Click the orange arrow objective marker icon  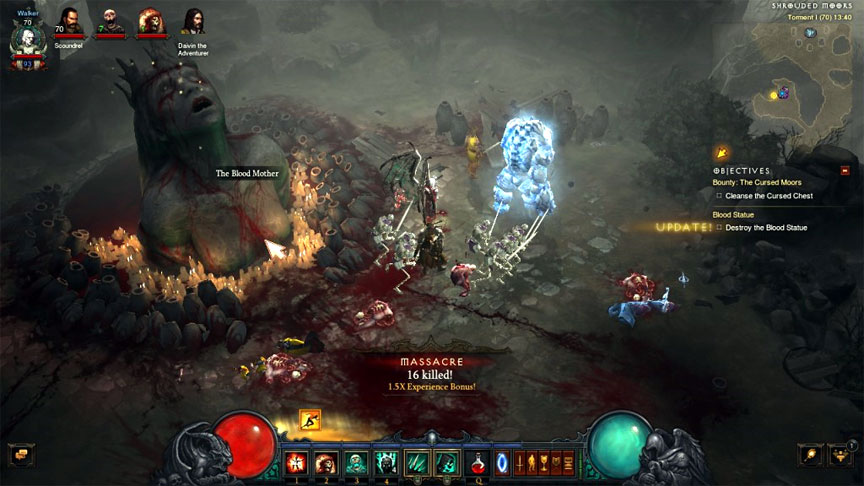tap(721, 153)
